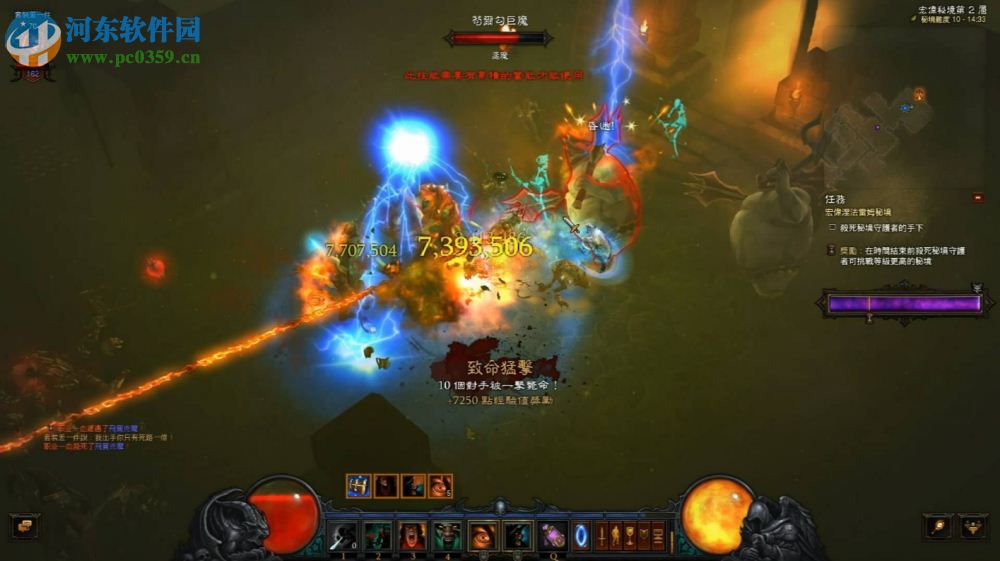
Task: Use the skill in slot 2
Action: coord(377,536)
